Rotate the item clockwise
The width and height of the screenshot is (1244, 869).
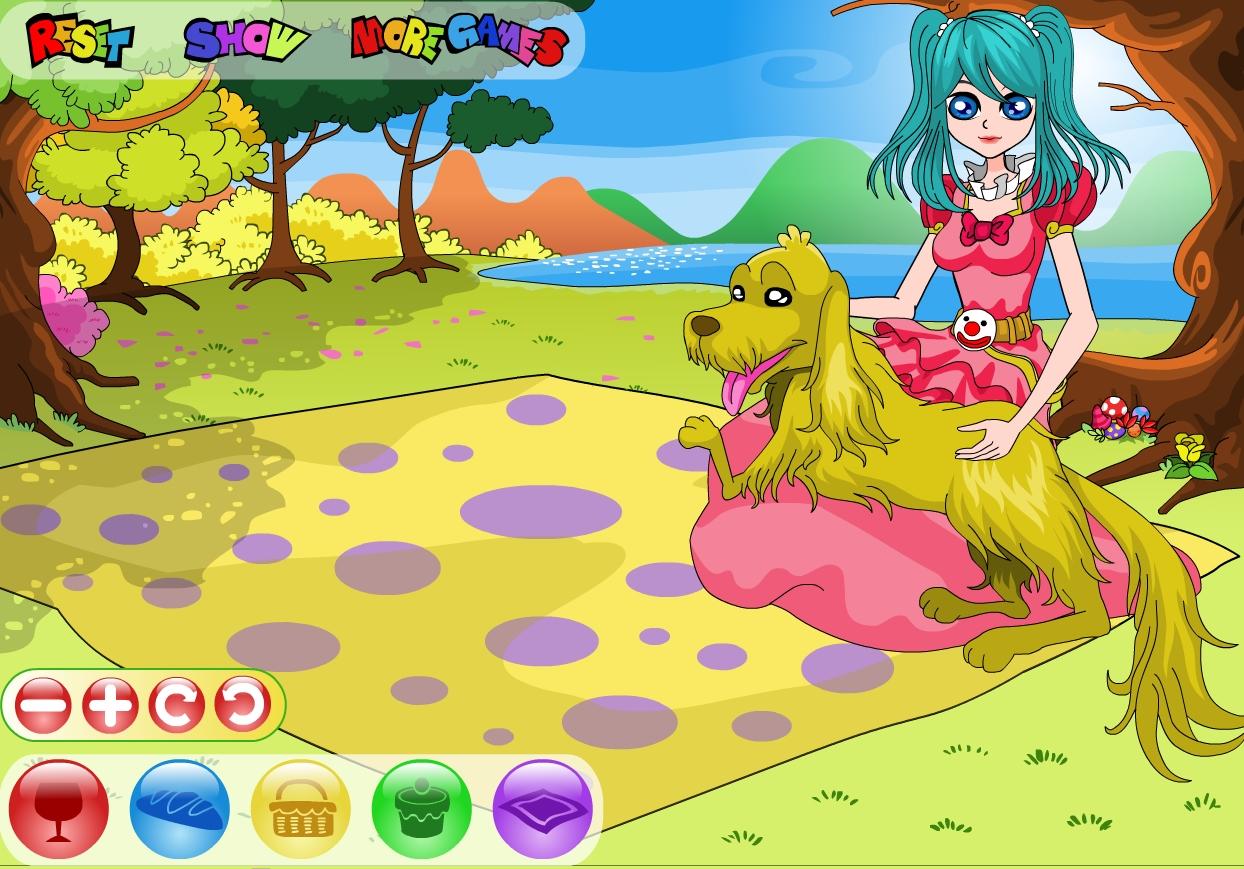click(177, 706)
